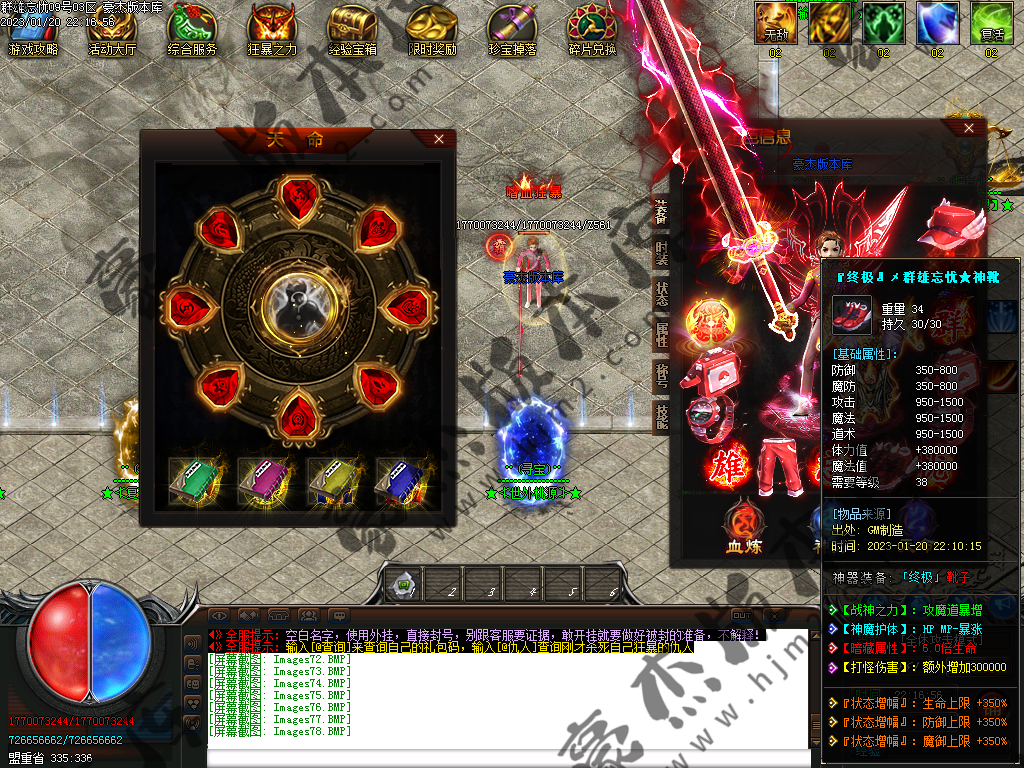Open the 珍宝掉落 treasure drops list
Image resolution: width=1024 pixels, height=768 pixels.
512,30
